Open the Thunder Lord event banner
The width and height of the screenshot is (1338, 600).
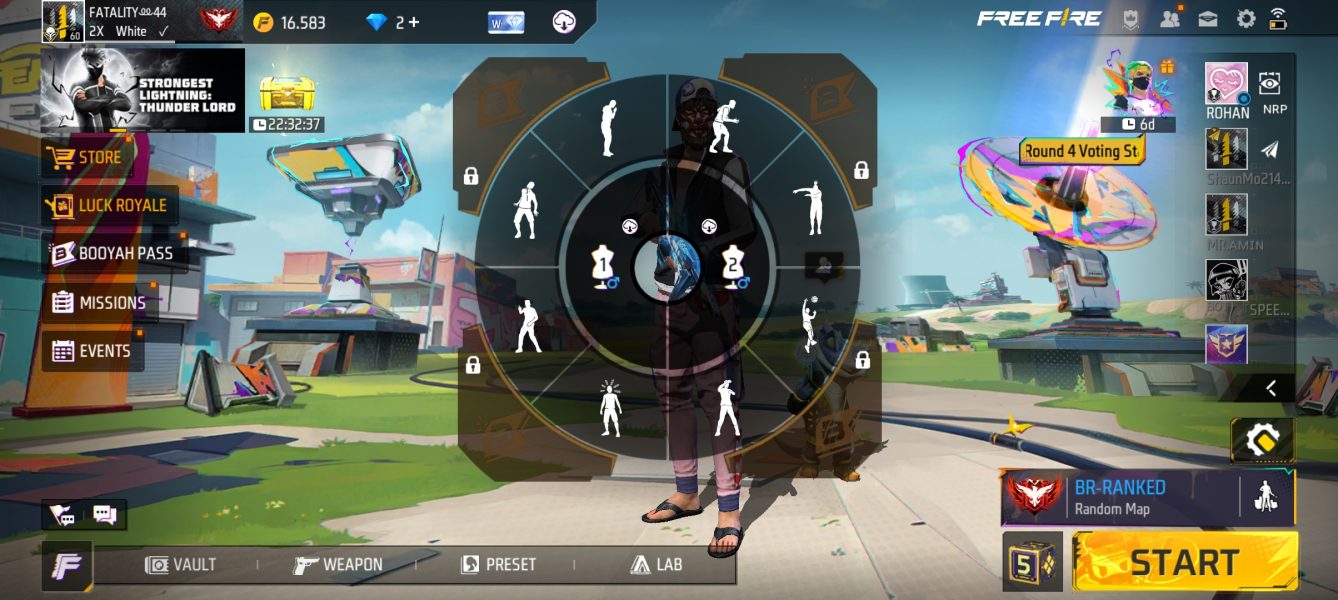click(x=143, y=90)
